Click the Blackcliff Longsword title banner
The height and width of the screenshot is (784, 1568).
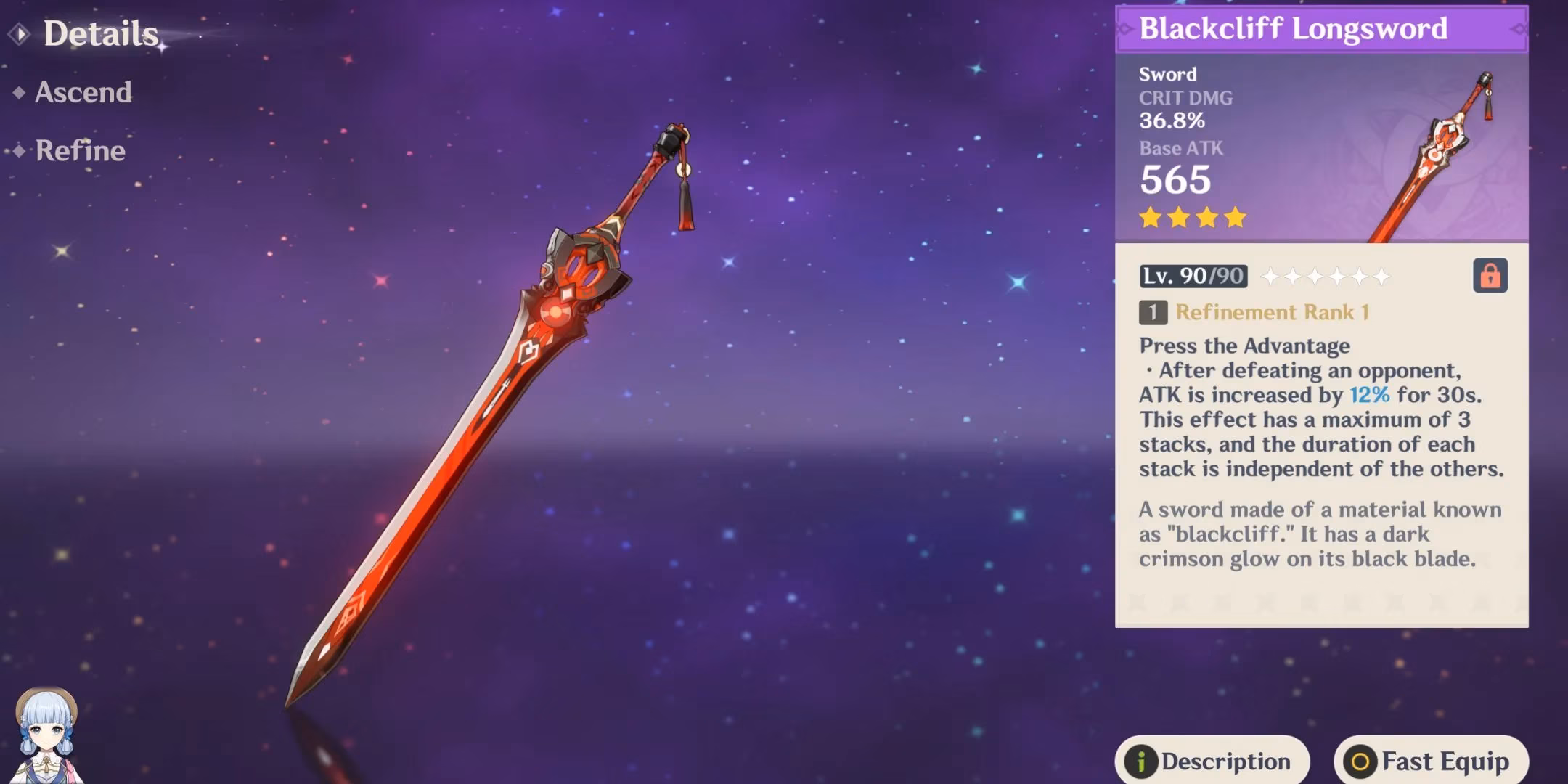tap(1320, 29)
